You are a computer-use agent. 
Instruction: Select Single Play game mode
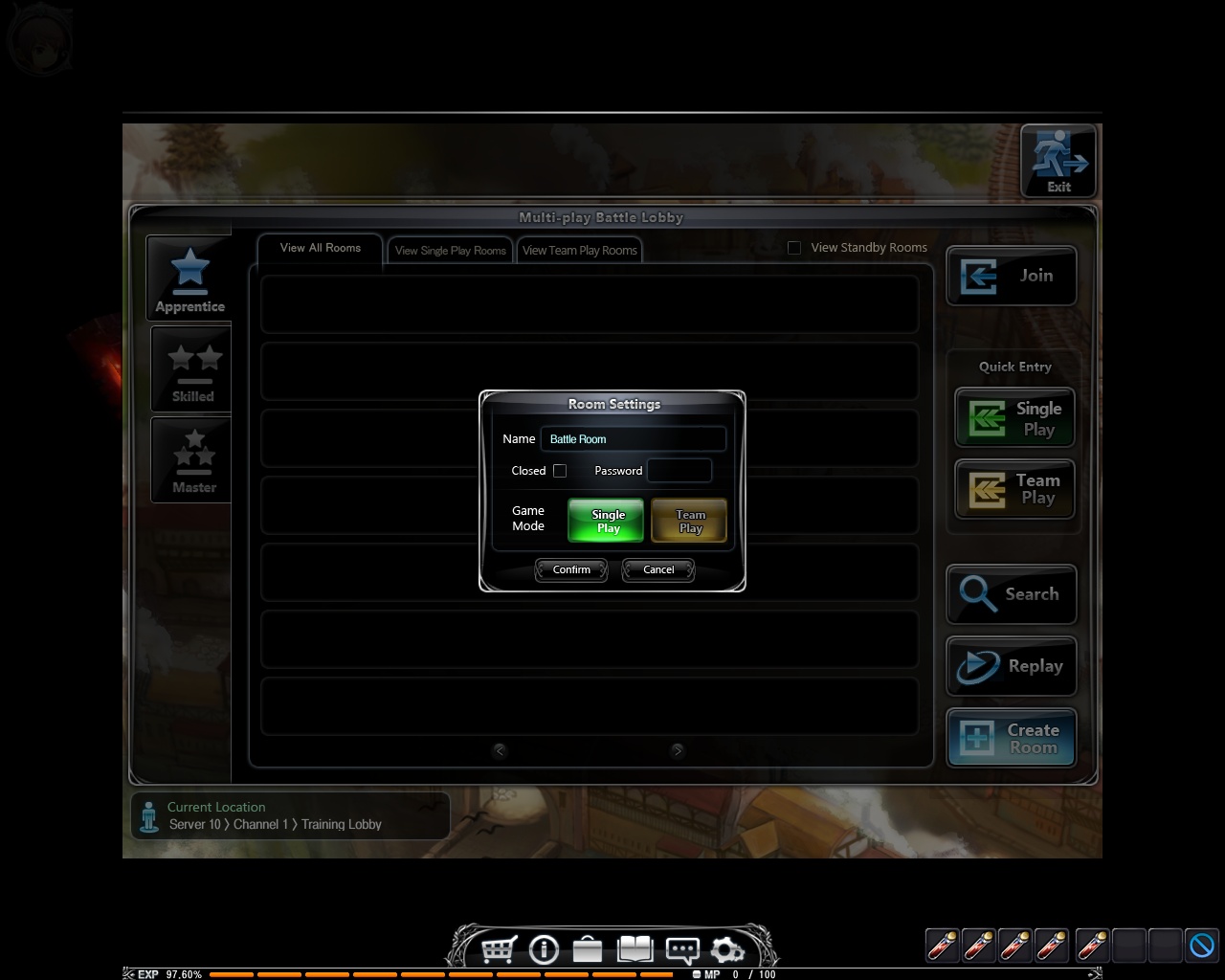[606, 521]
